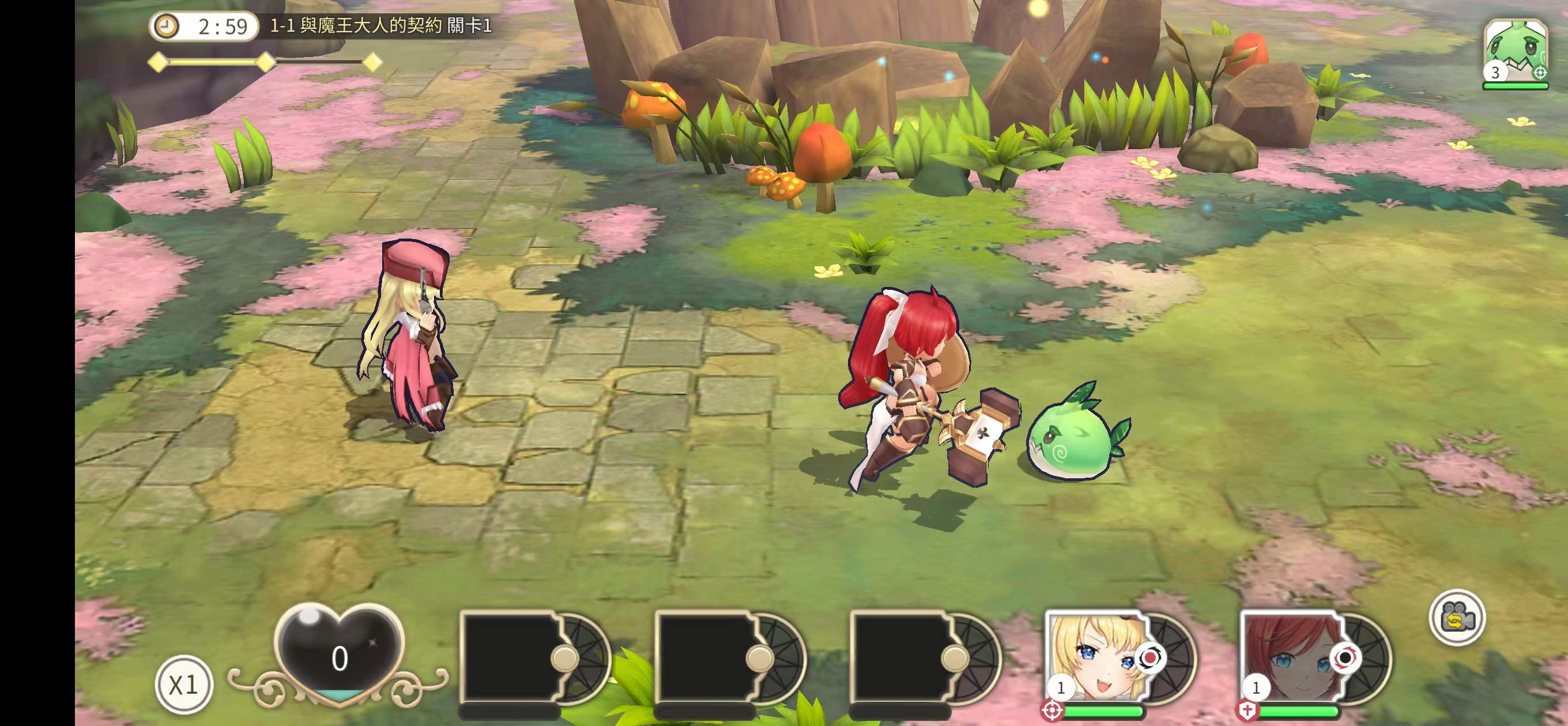Switch the camera view with the camera icon

1457,618
